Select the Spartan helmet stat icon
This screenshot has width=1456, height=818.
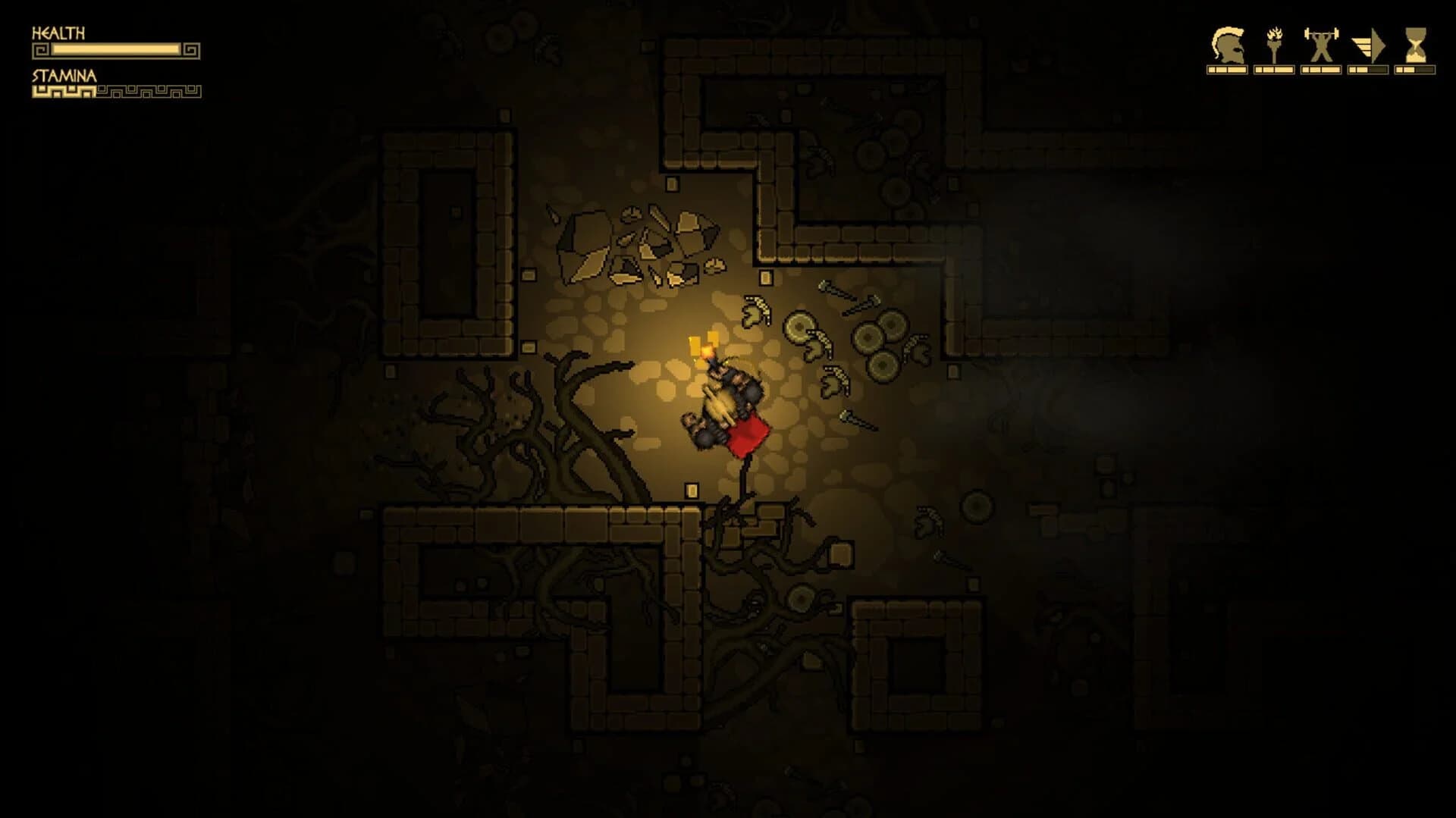[1228, 45]
